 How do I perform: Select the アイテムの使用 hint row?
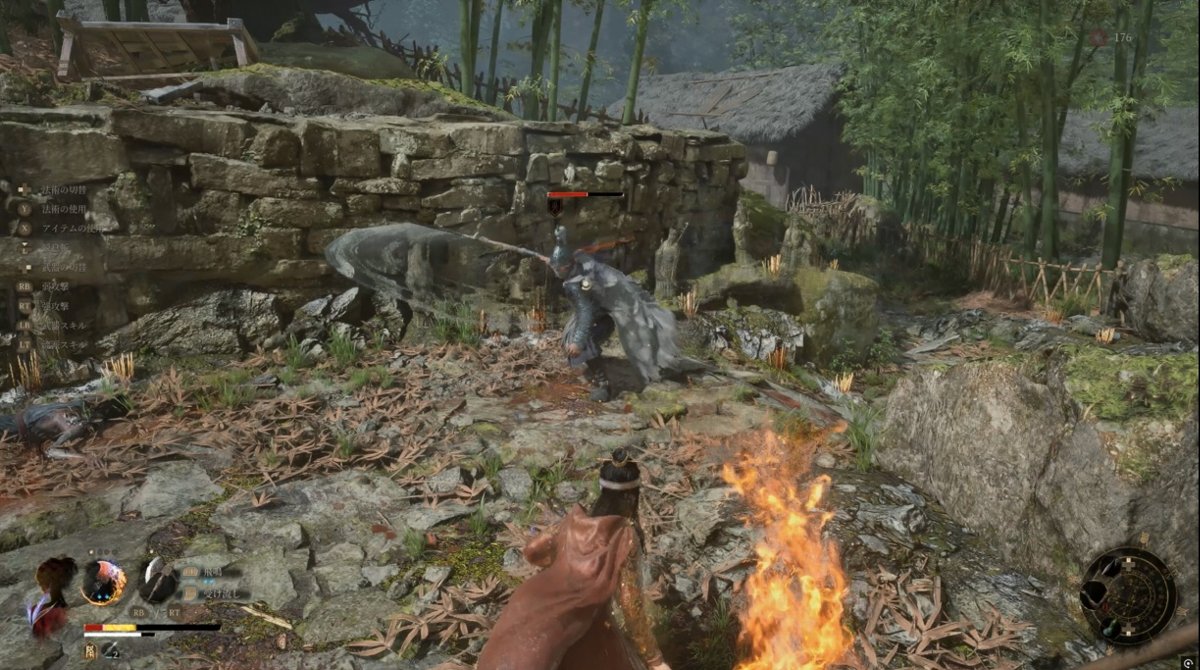point(70,228)
